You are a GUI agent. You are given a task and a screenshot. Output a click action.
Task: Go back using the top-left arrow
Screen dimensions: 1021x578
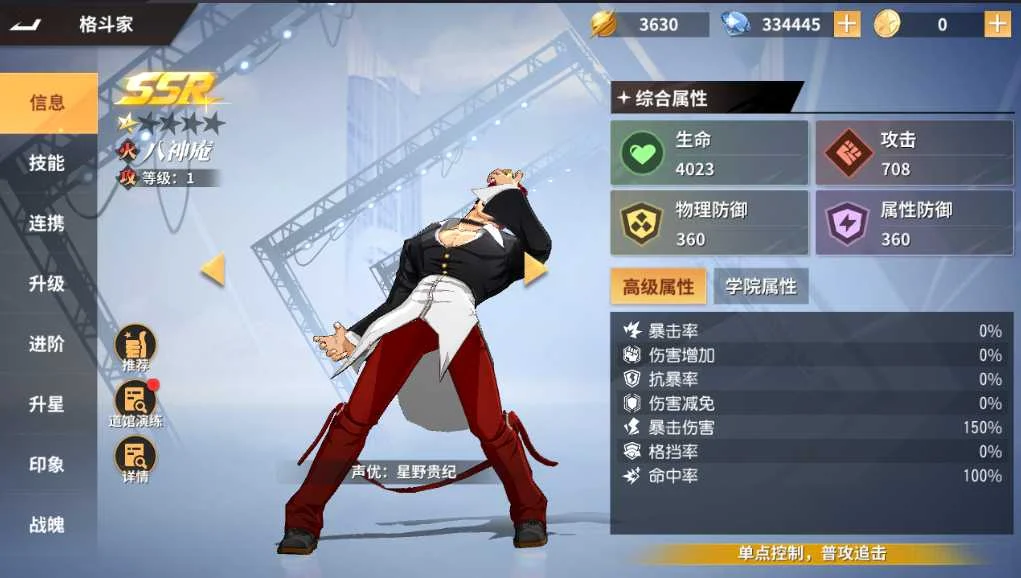pos(26,25)
